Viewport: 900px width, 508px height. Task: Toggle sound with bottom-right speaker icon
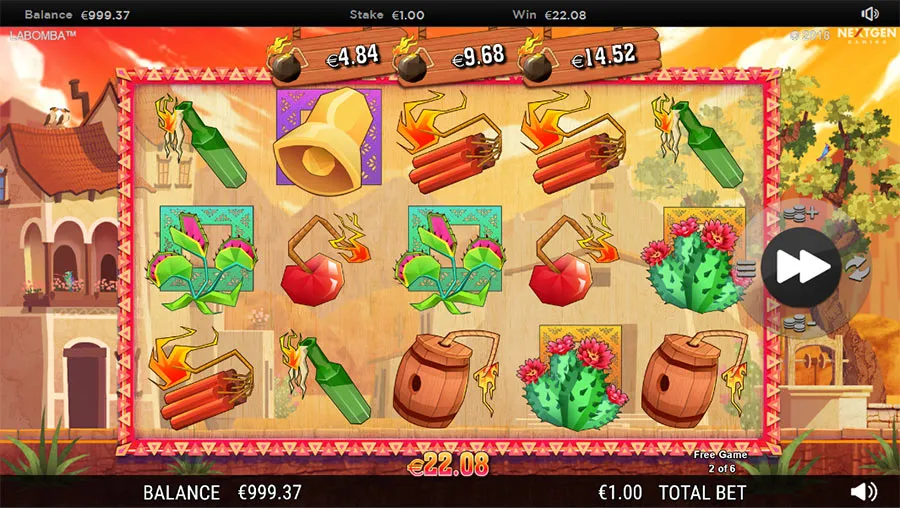(x=864, y=491)
